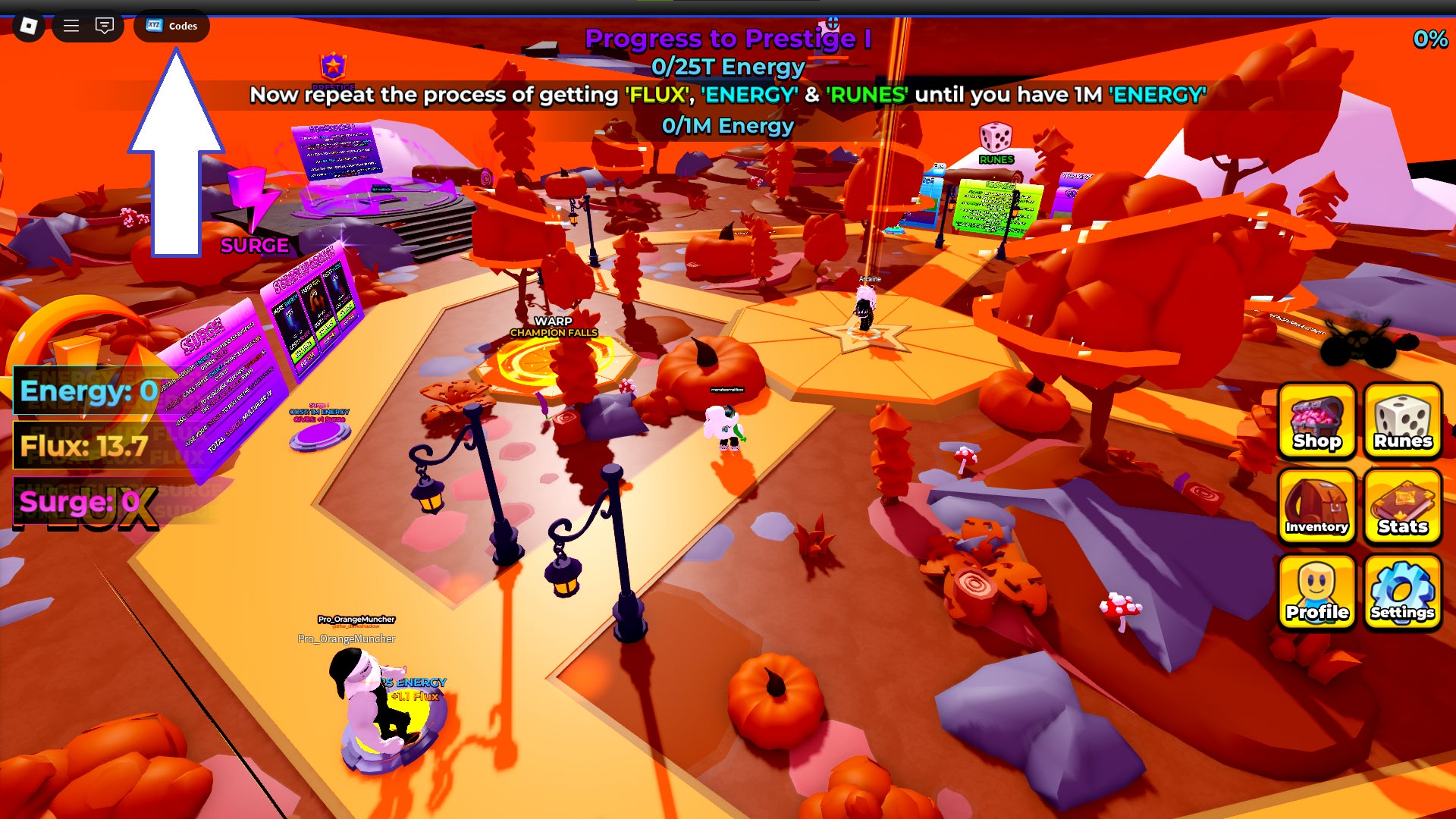Open the Shop menu
This screenshot has height=819, width=1456.
click(1316, 421)
